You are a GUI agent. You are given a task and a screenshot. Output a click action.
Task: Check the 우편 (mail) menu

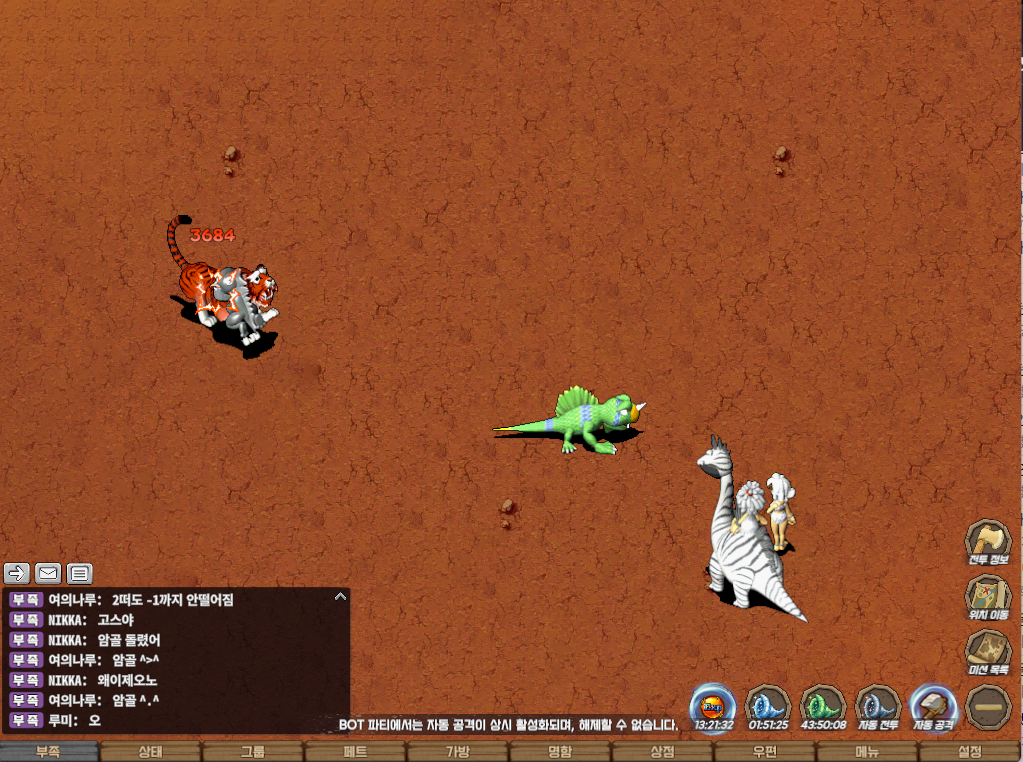click(764, 752)
